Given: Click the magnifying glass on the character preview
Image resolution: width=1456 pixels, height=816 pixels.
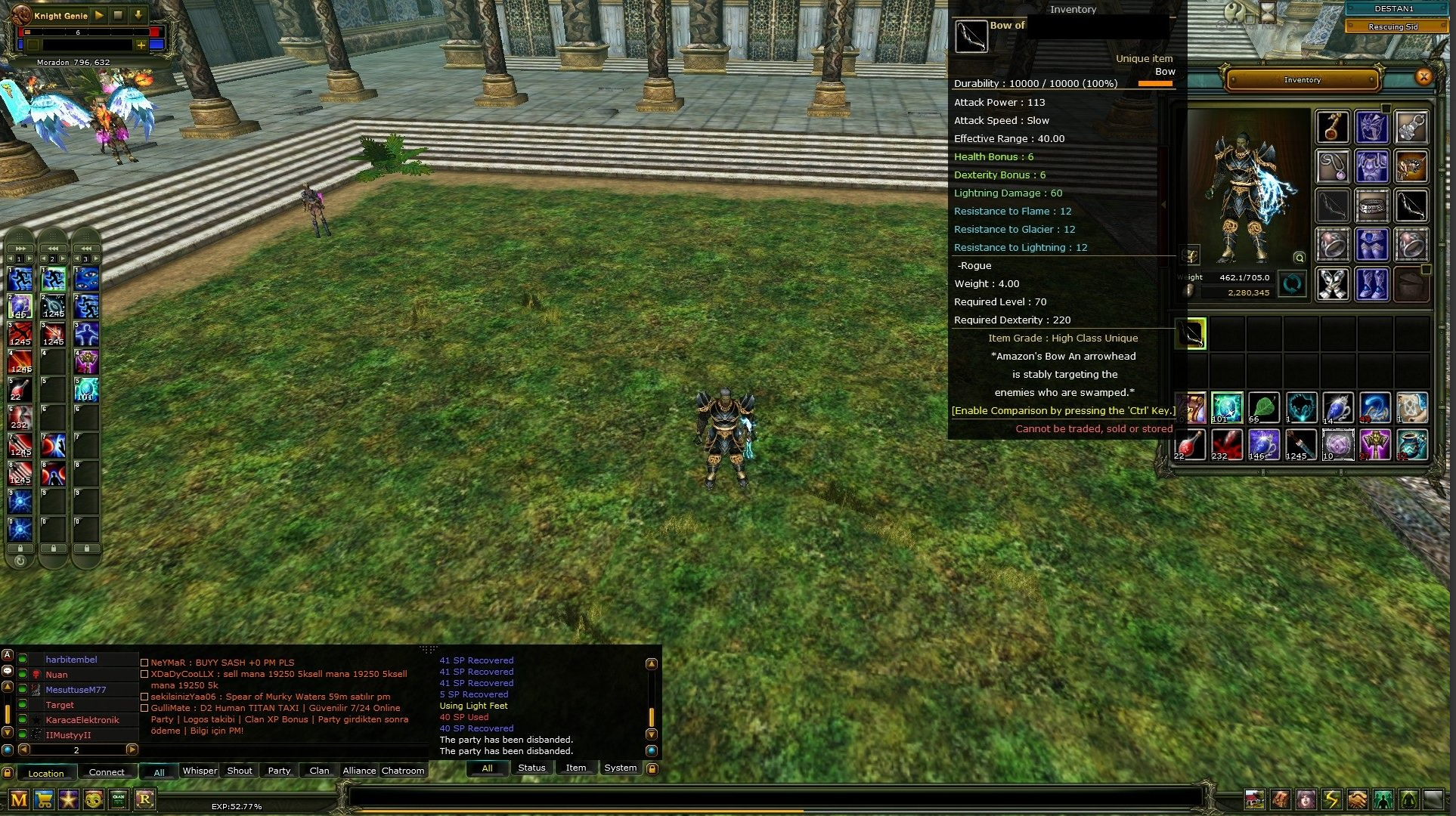Looking at the screenshot, I should click(x=1300, y=258).
